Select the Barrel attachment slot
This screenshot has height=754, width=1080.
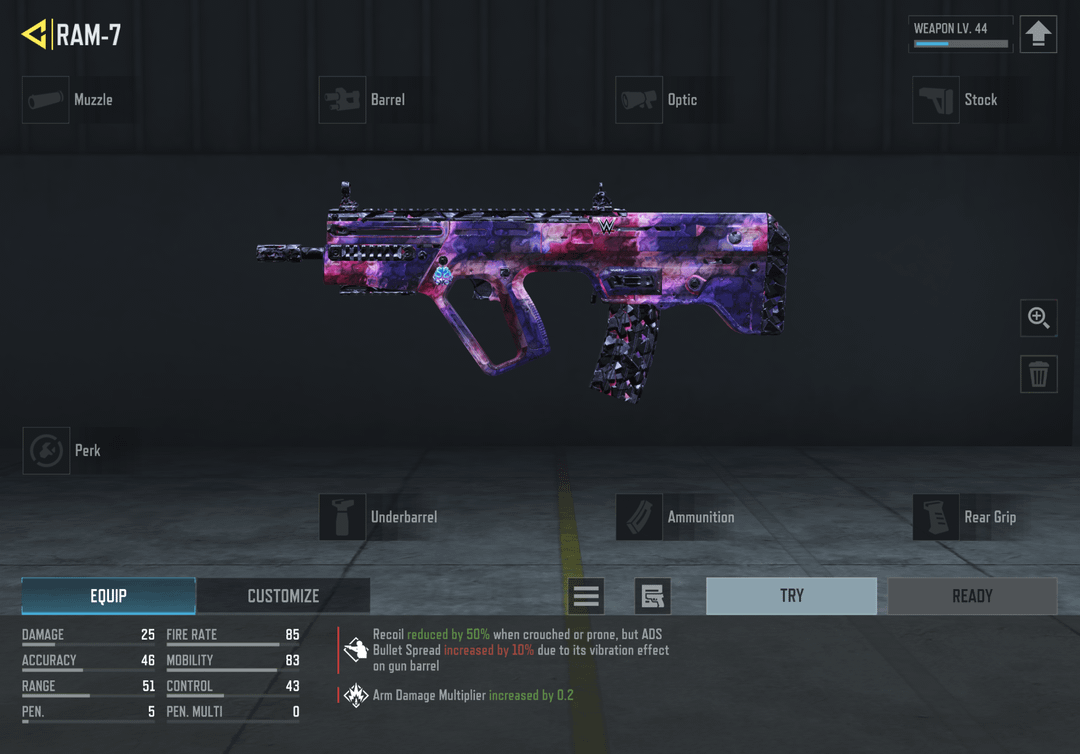pyautogui.click(x=342, y=100)
